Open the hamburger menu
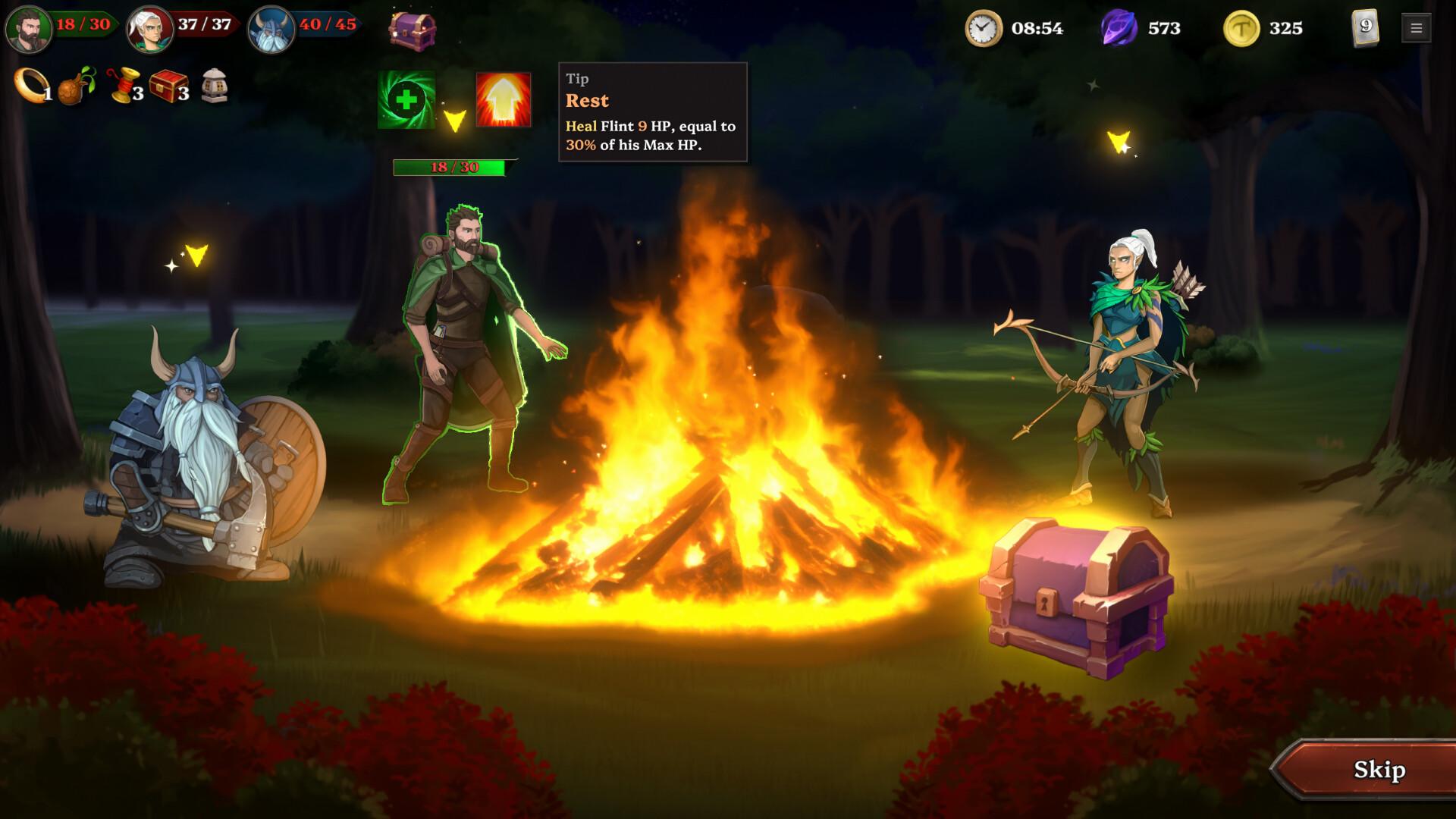Screen dimensions: 1456x819 [1416, 29]
